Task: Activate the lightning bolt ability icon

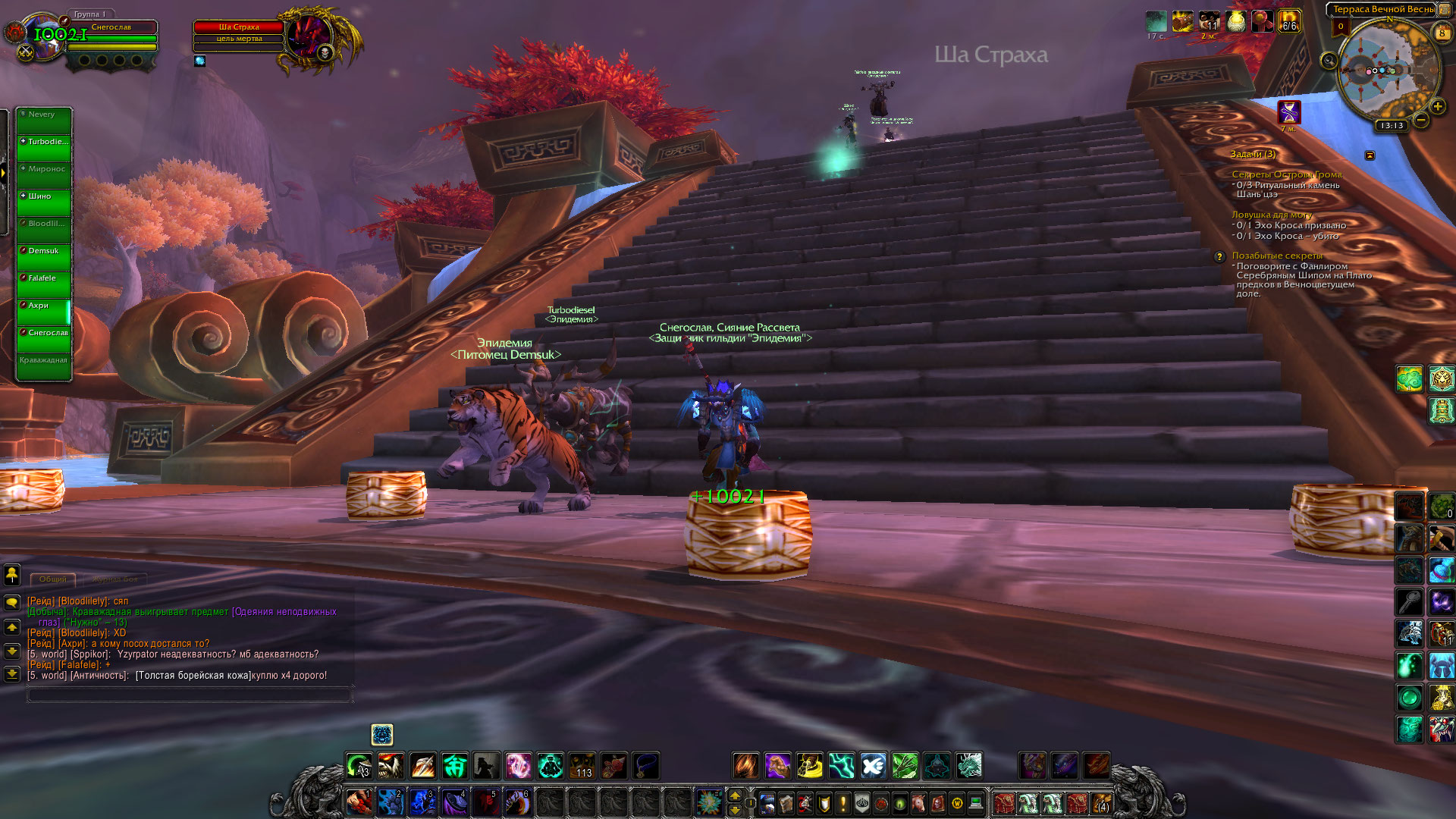Action: (841, 766)
